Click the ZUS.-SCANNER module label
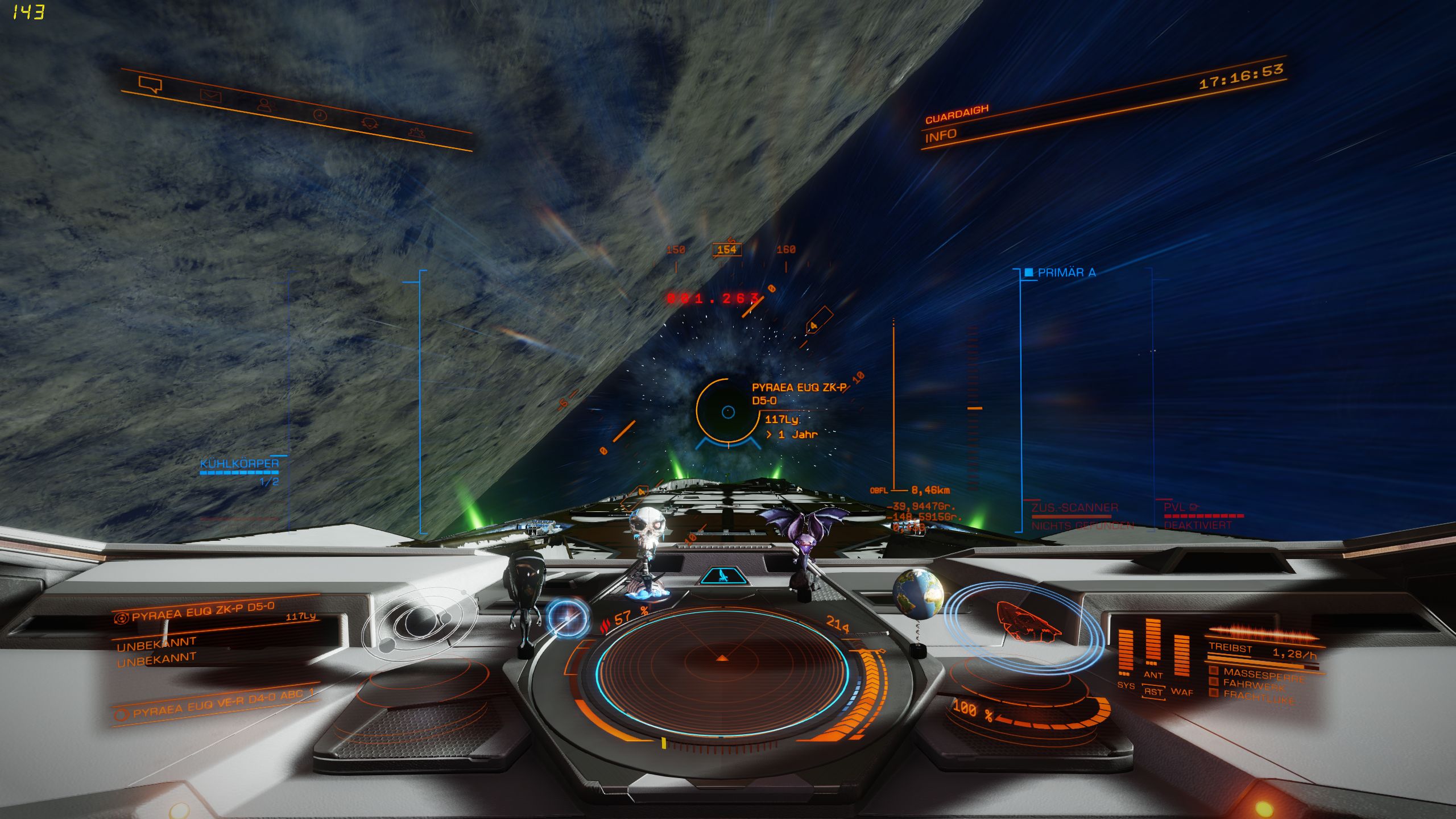 (1074, 507)
